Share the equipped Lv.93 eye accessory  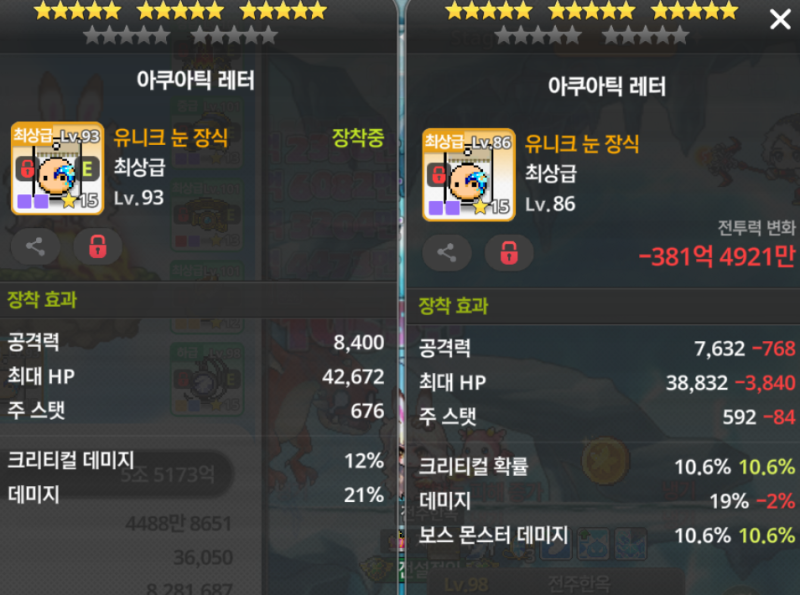(35, 246)
